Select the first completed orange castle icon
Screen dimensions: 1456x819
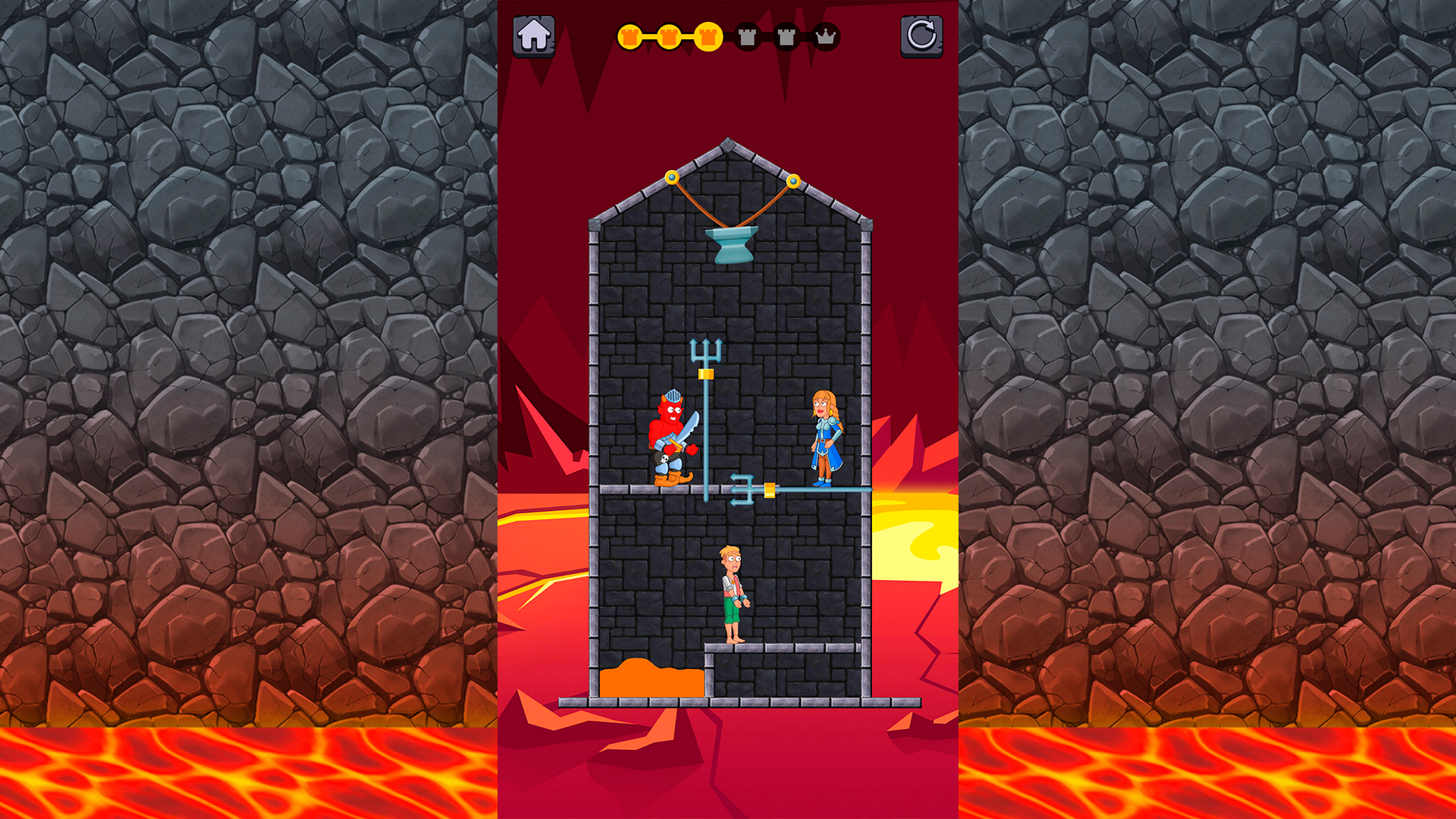(x=632, y=36)
